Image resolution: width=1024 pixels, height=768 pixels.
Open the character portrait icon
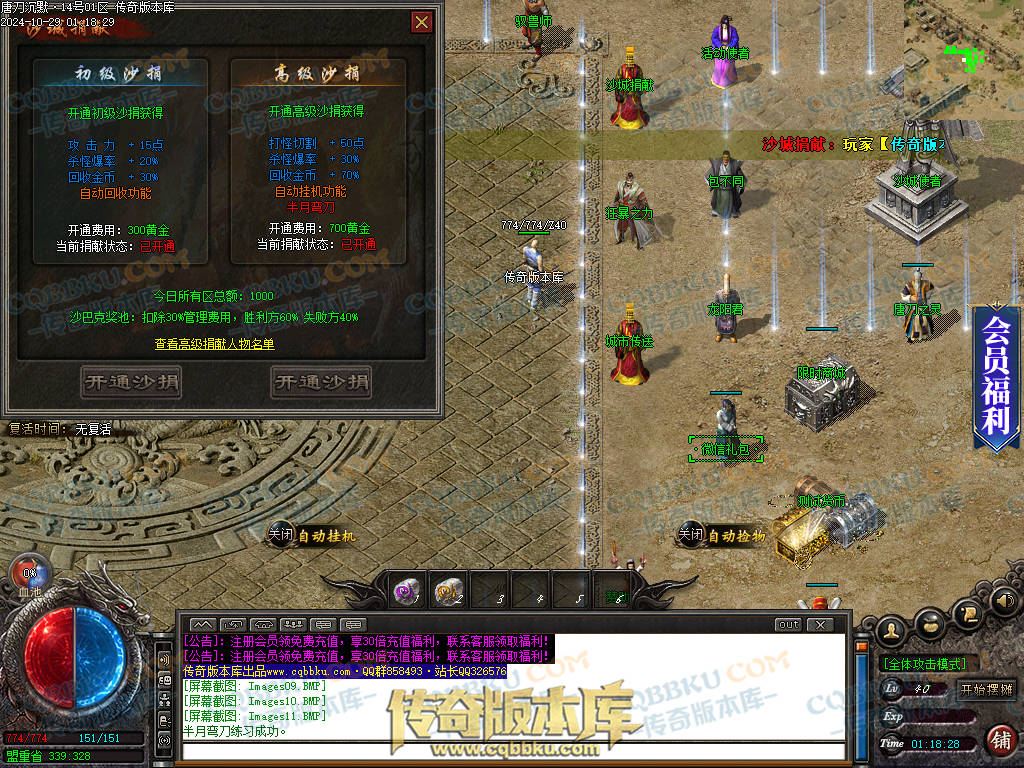point(893,629)
